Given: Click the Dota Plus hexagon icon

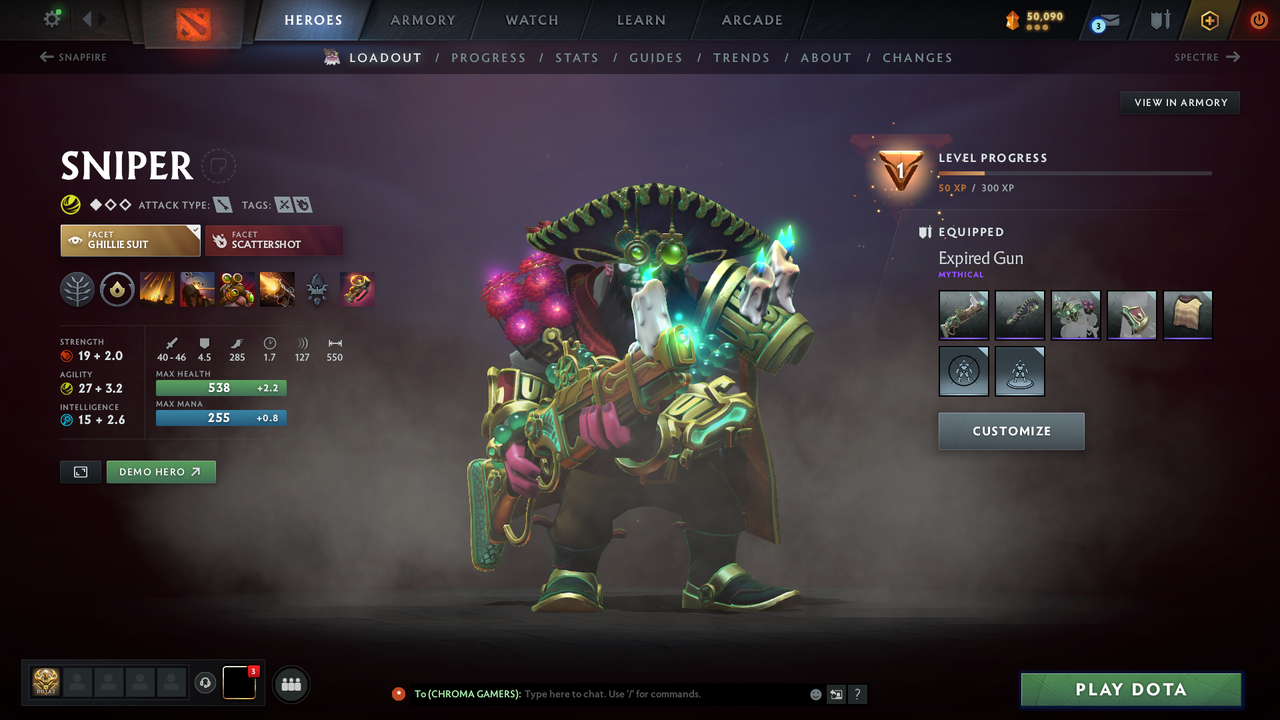Looking at the screenshot, I should point(1209,19).
